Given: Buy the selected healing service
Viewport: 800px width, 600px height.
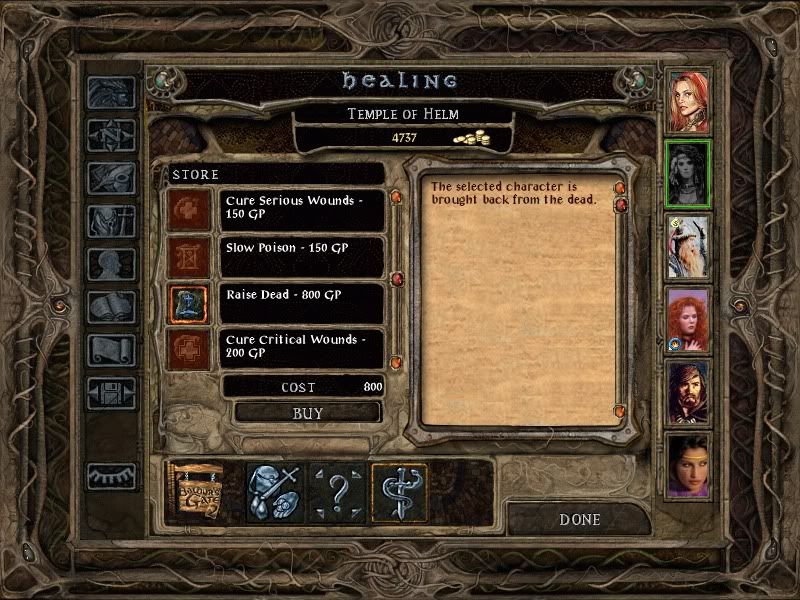Looking at the screenshot, I should pos(308,412).
